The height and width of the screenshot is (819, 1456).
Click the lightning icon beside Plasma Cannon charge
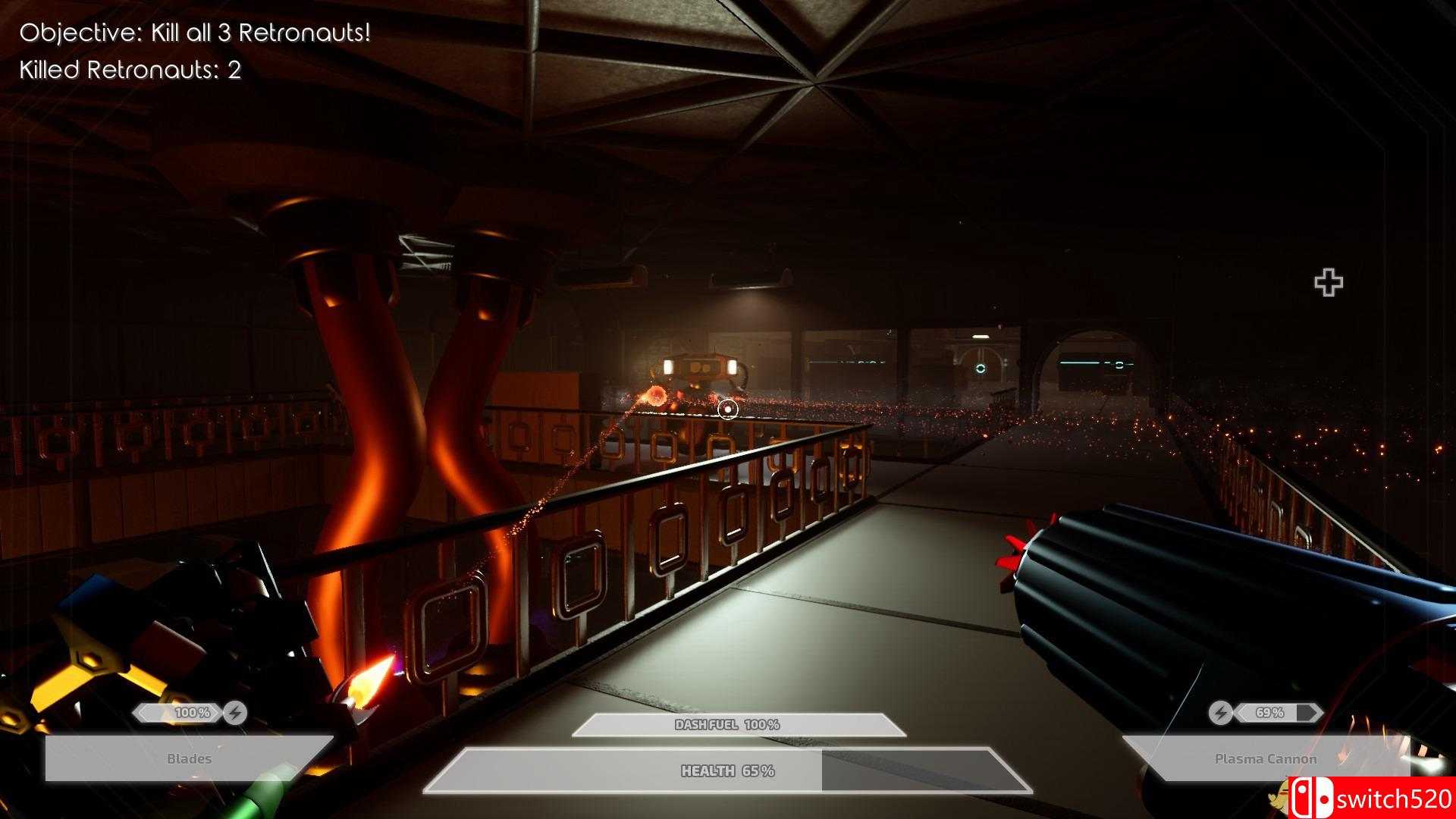pos(1220,713)
